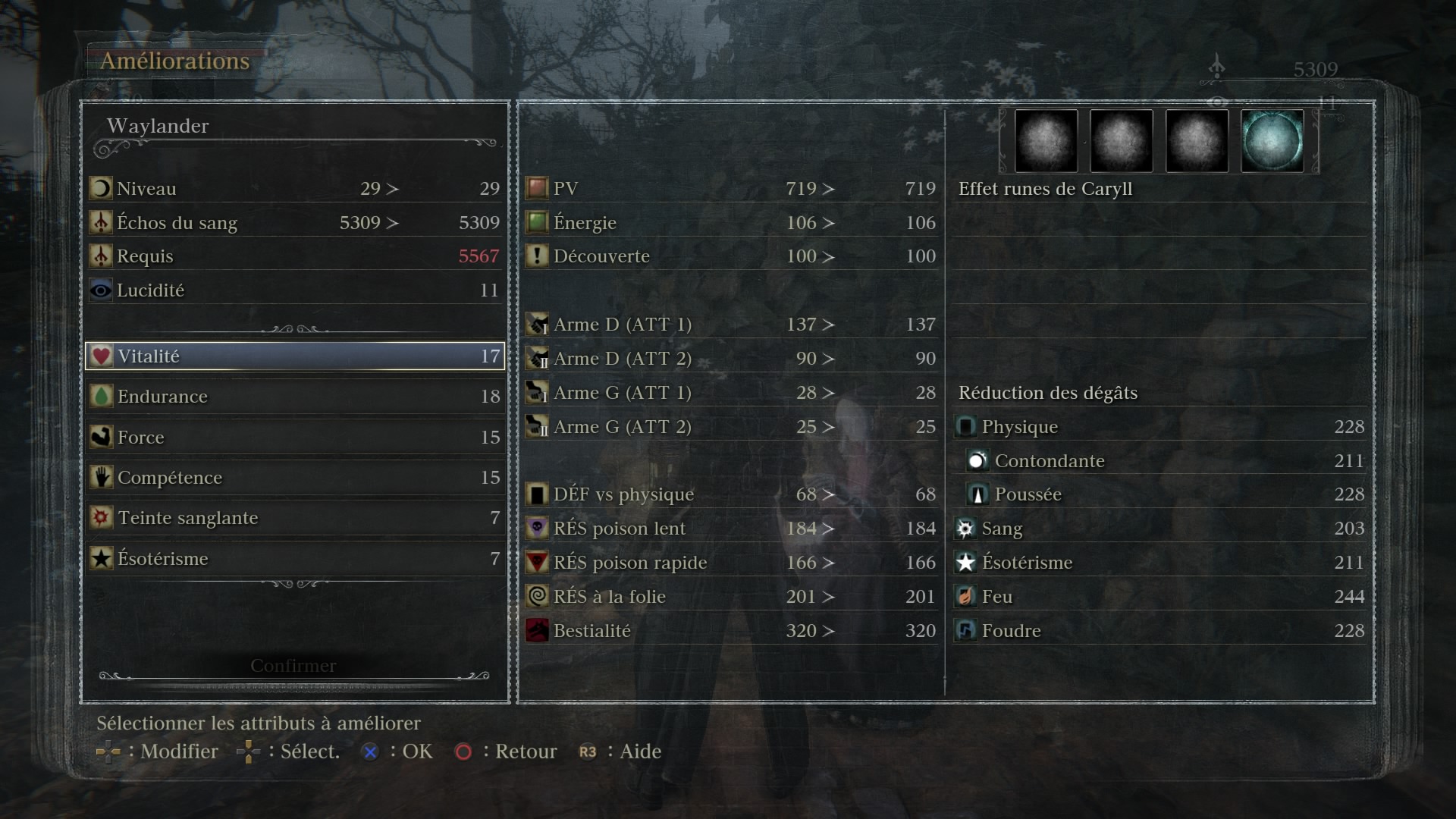Select the glowing Caryll rune thumbnail

(1272, 140)
